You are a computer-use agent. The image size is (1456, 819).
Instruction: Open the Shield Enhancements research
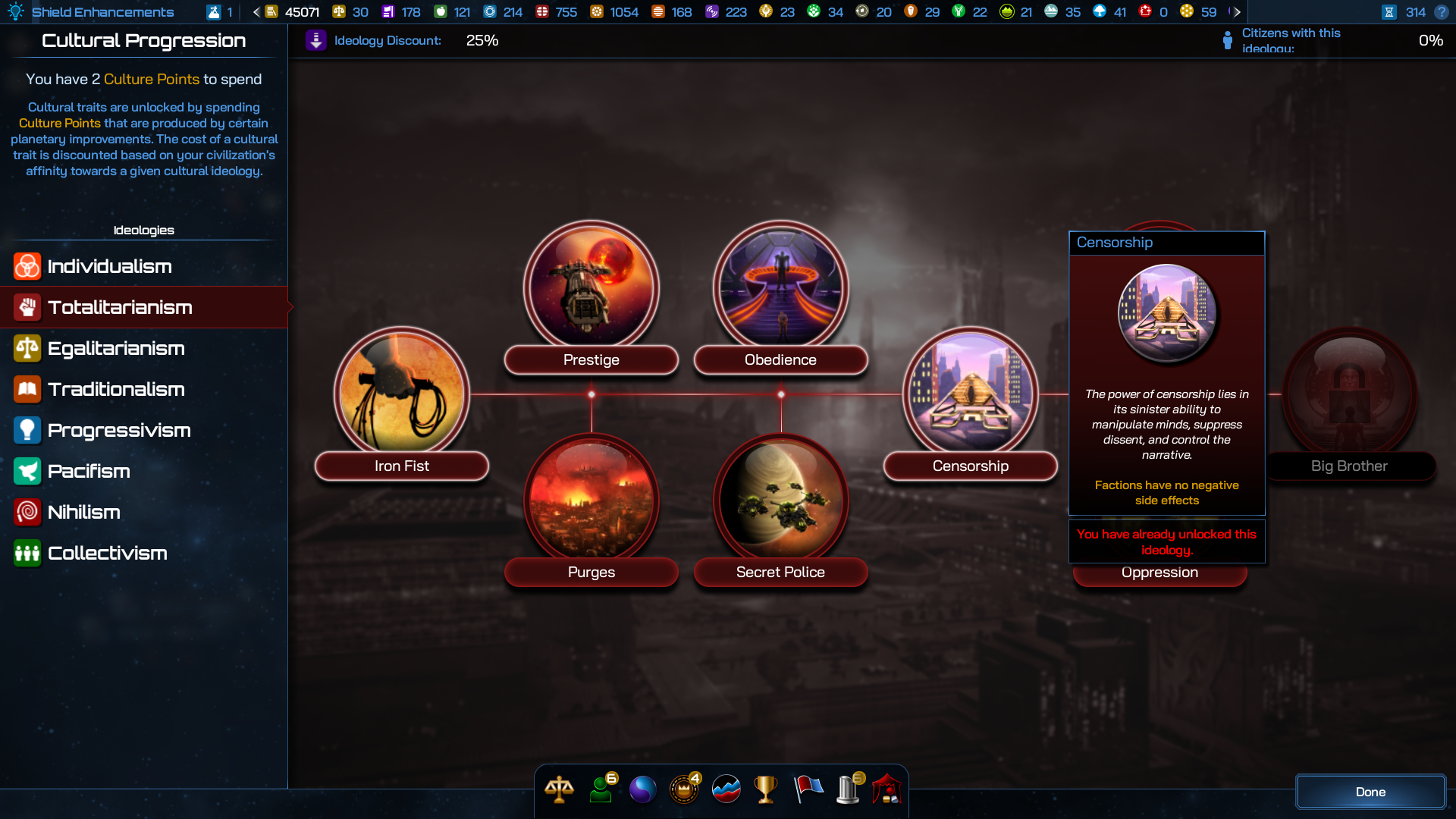point(102,12)
